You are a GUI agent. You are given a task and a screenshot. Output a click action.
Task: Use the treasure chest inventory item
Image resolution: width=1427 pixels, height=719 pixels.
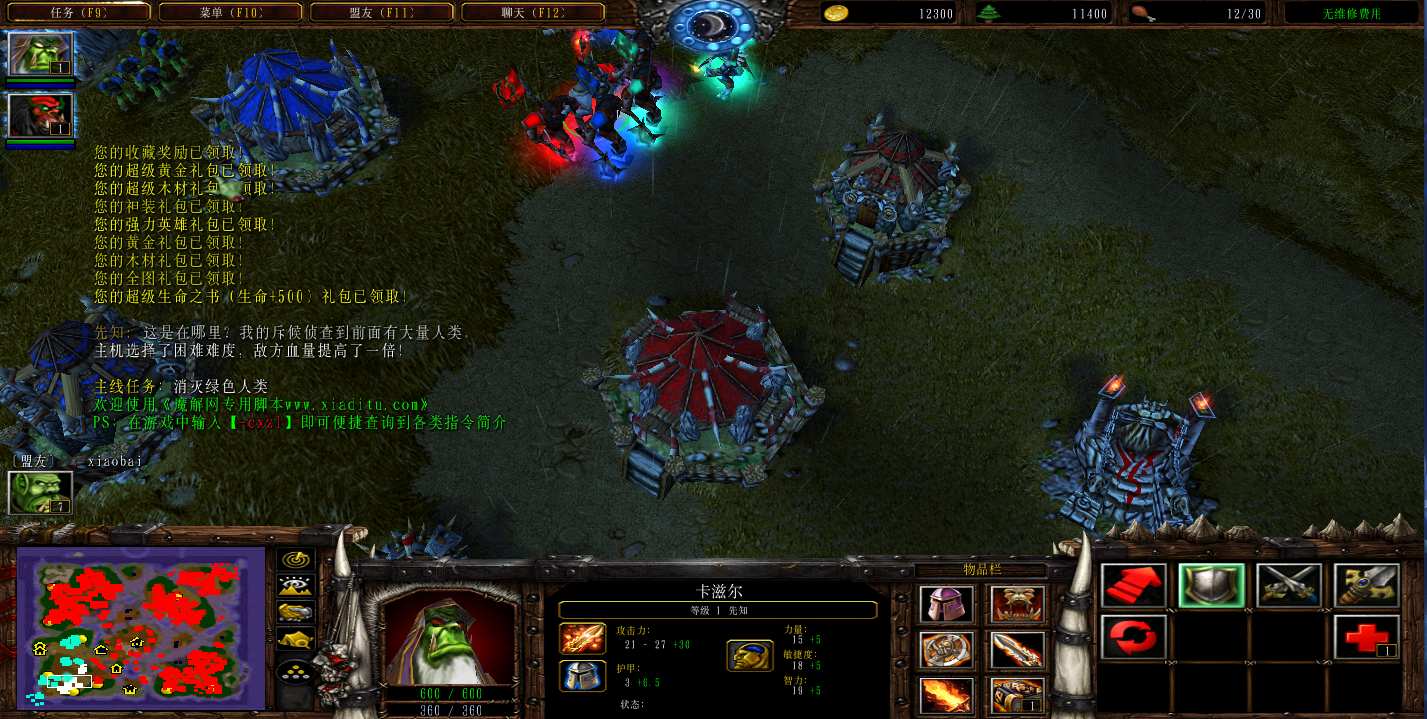(1018, 696)
